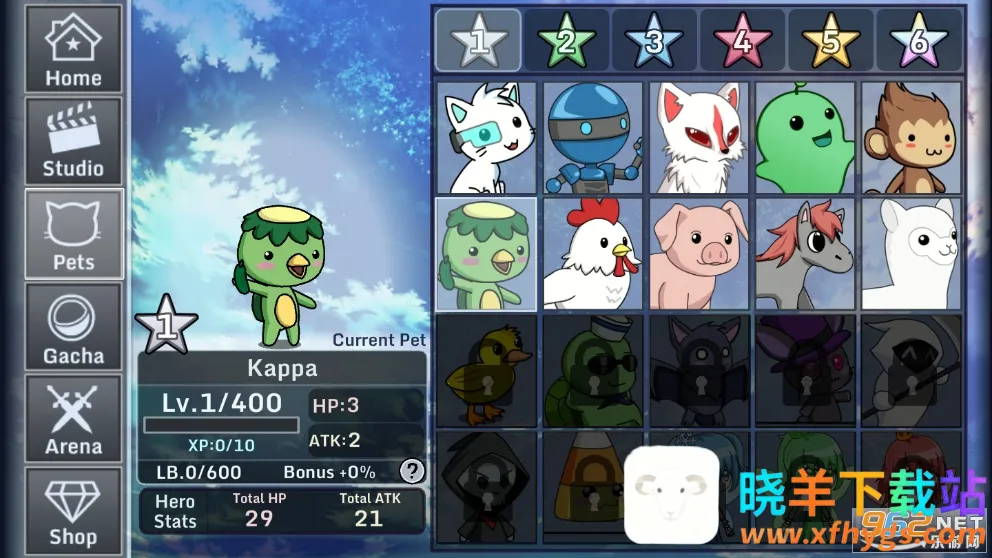Select the white cat pet with visor
The height and width of the screenshot is (558, 992).
[x=487, y=138]
